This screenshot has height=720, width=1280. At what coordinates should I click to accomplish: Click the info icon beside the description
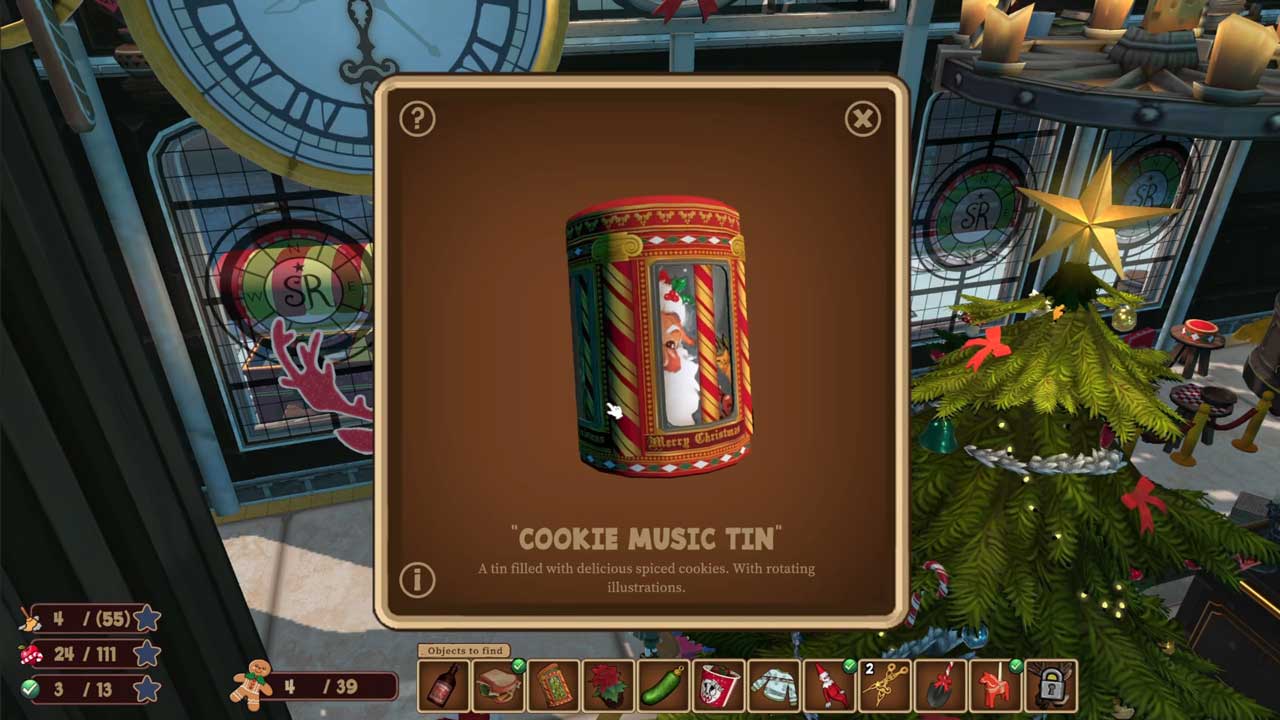pyautogui.click(x=417, y=580)
